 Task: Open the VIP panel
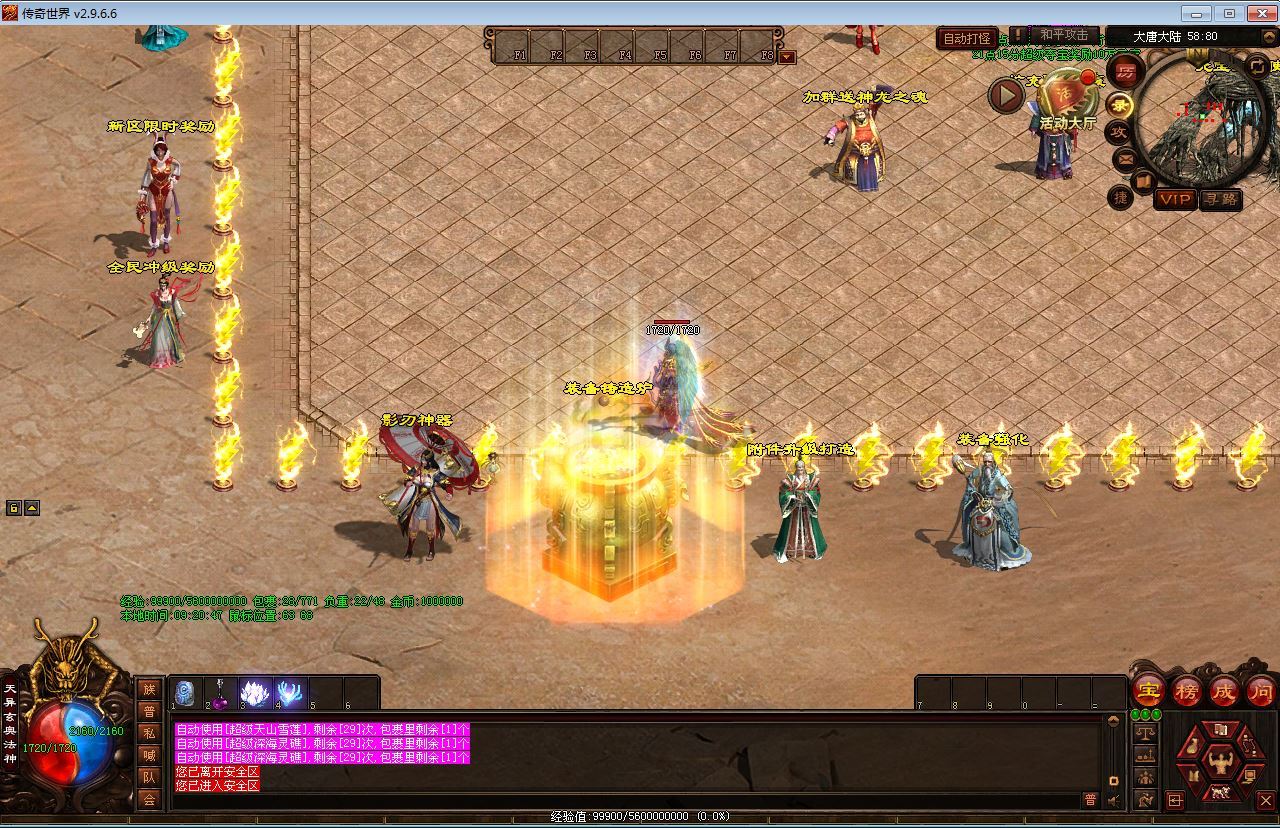(1175, 199)
